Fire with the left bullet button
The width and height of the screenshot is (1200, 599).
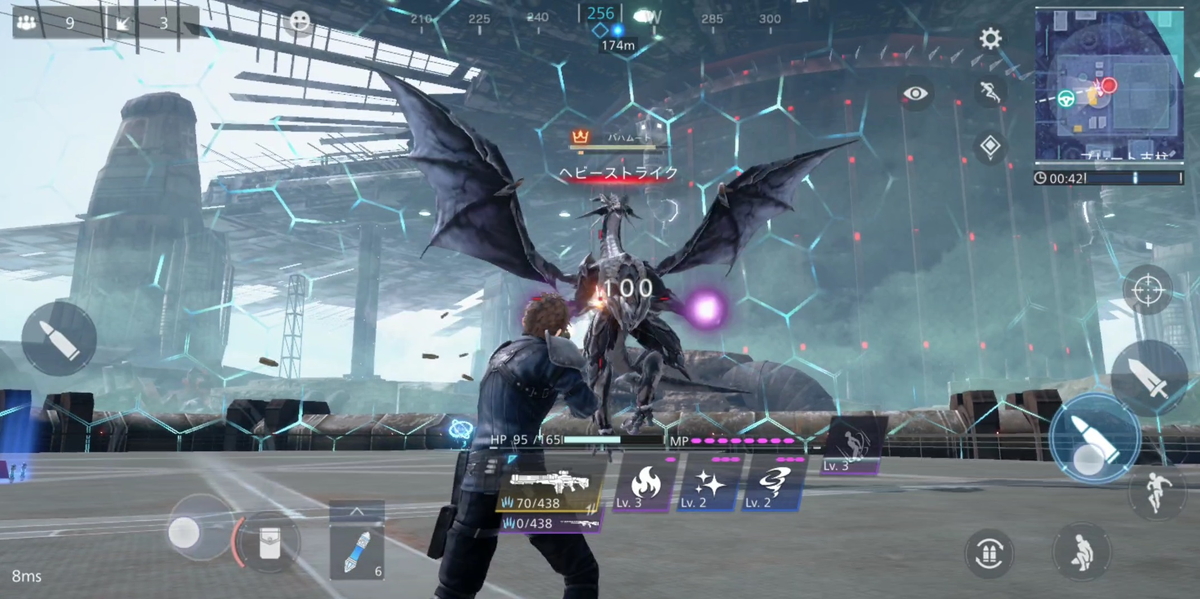coord(58,339)
